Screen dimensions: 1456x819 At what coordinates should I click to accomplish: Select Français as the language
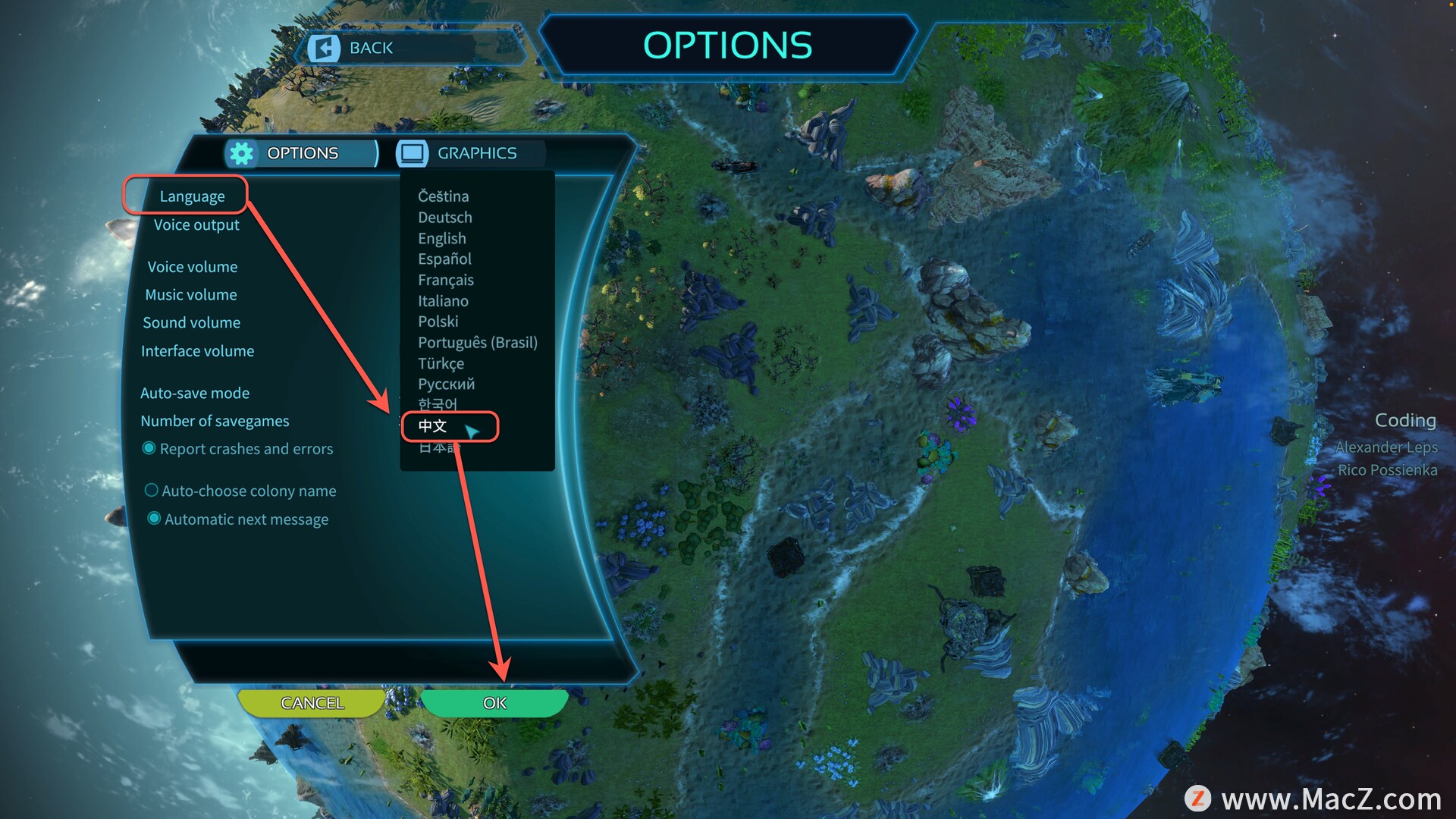click(446, 281)
